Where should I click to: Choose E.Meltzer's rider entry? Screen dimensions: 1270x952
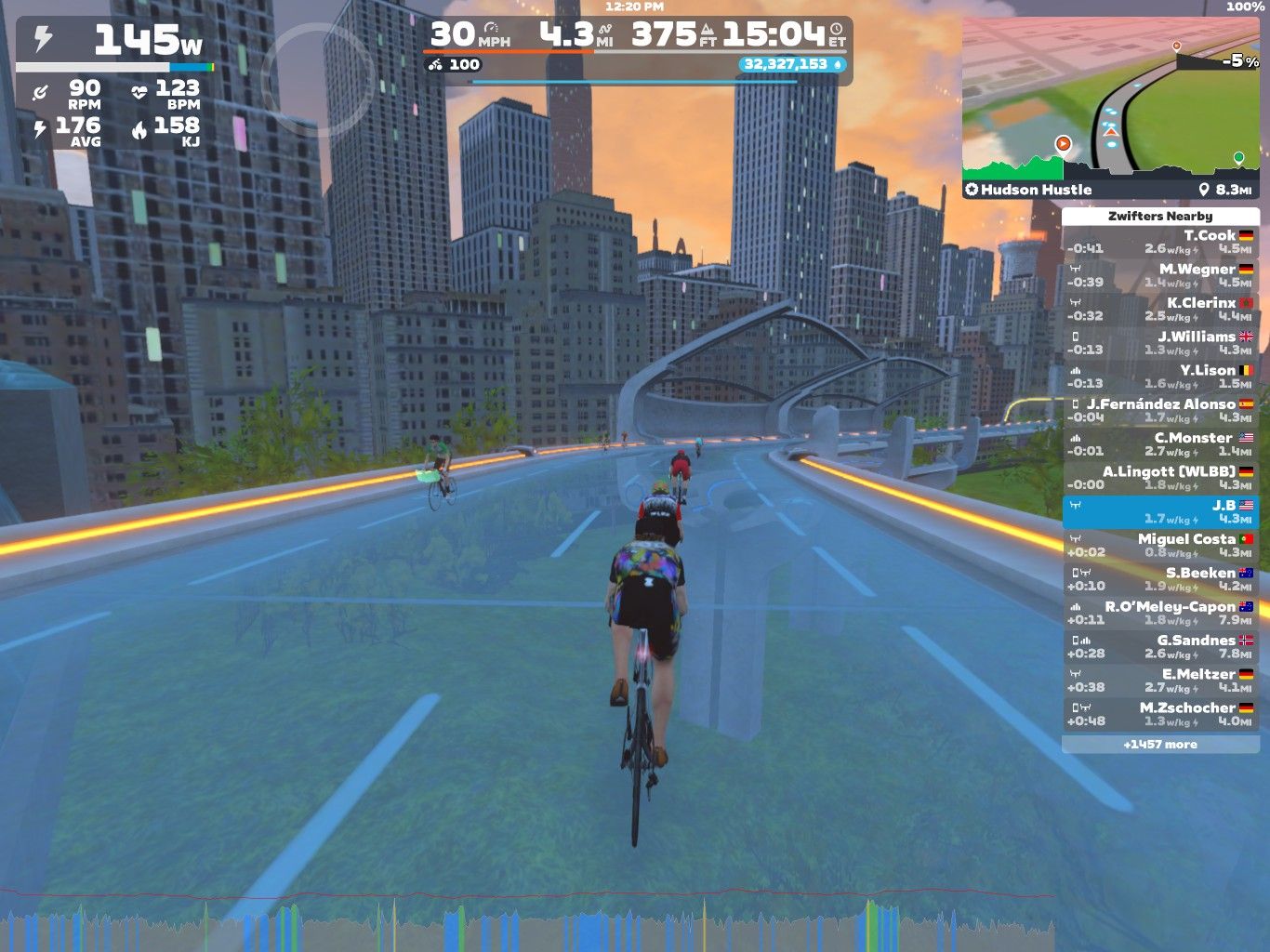[x=1160, y=681]
